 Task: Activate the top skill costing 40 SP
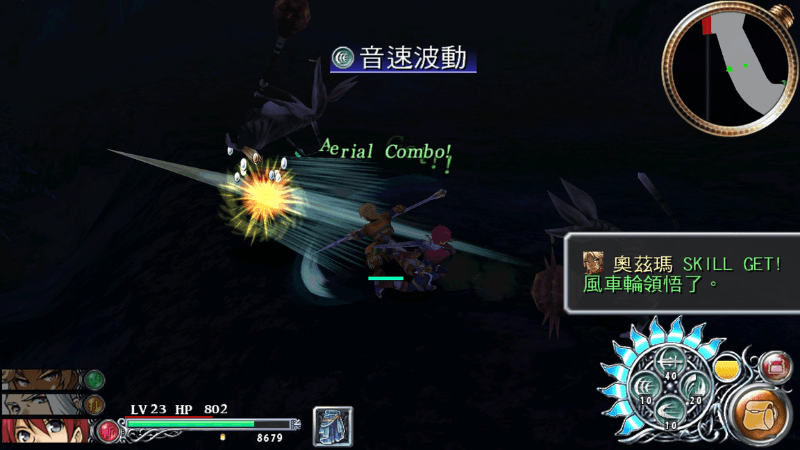pos(668,365)
